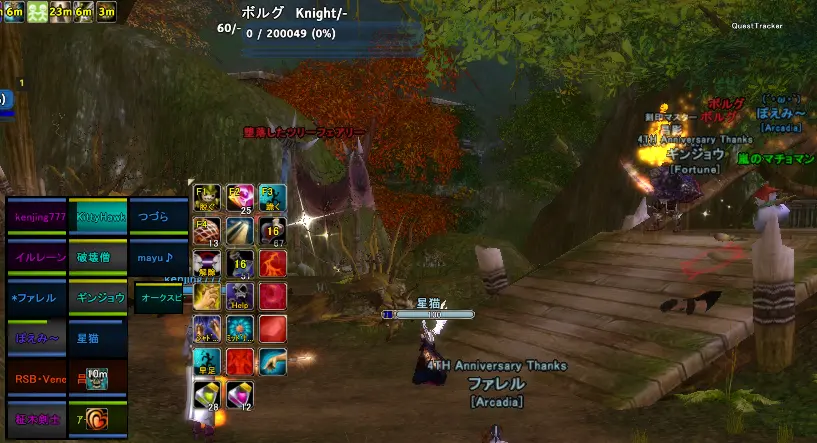Screen dimensions: 817x443
Task: Select party member kenjing777's frame
Action: coord(36,218)
